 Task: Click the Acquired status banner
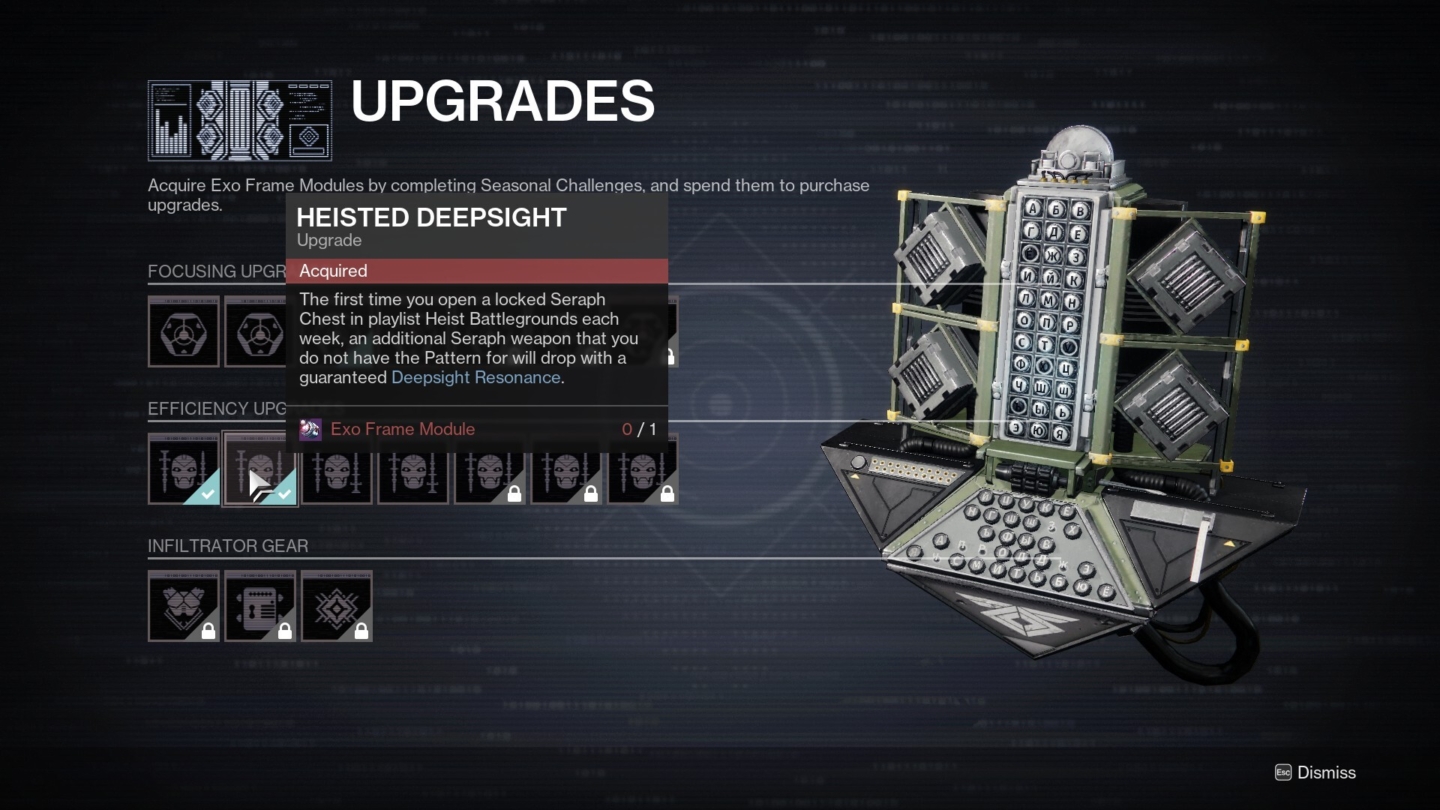[478, 271]
